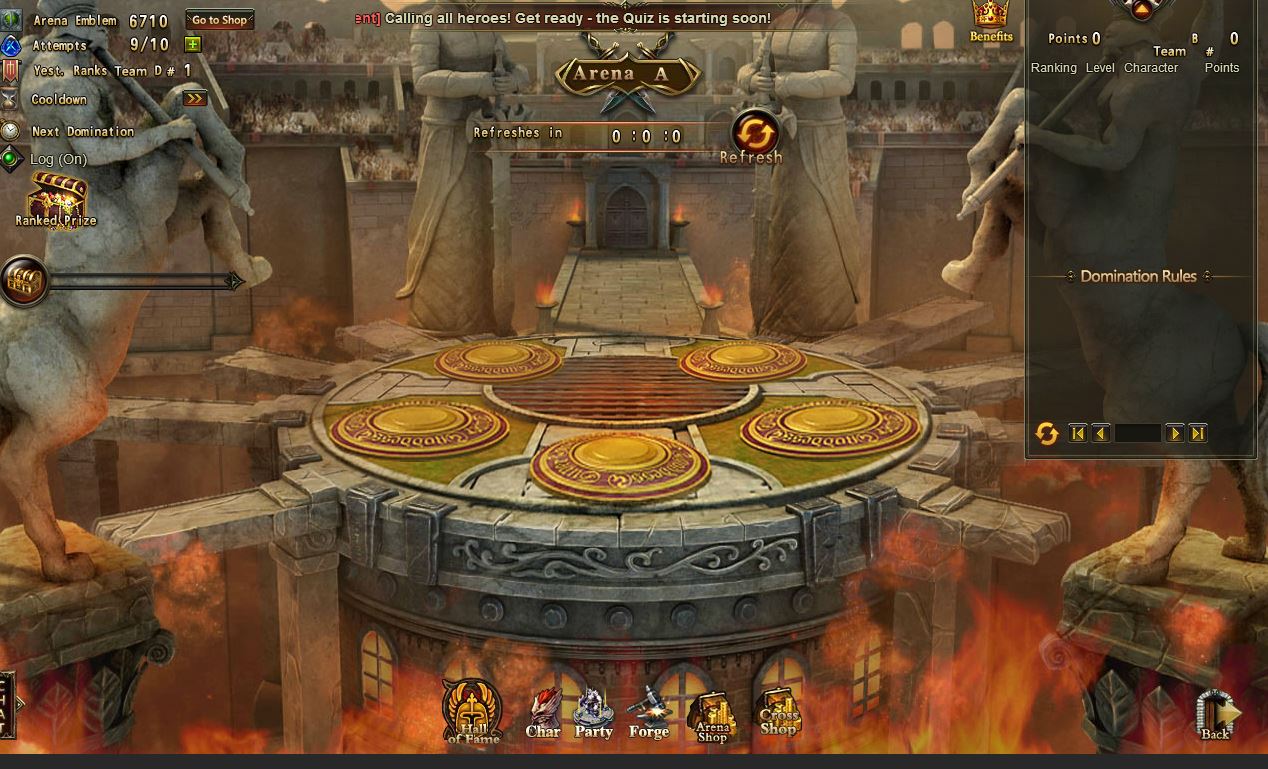
Task: Jump to the last ranking page
Action: pos(1197,433)
